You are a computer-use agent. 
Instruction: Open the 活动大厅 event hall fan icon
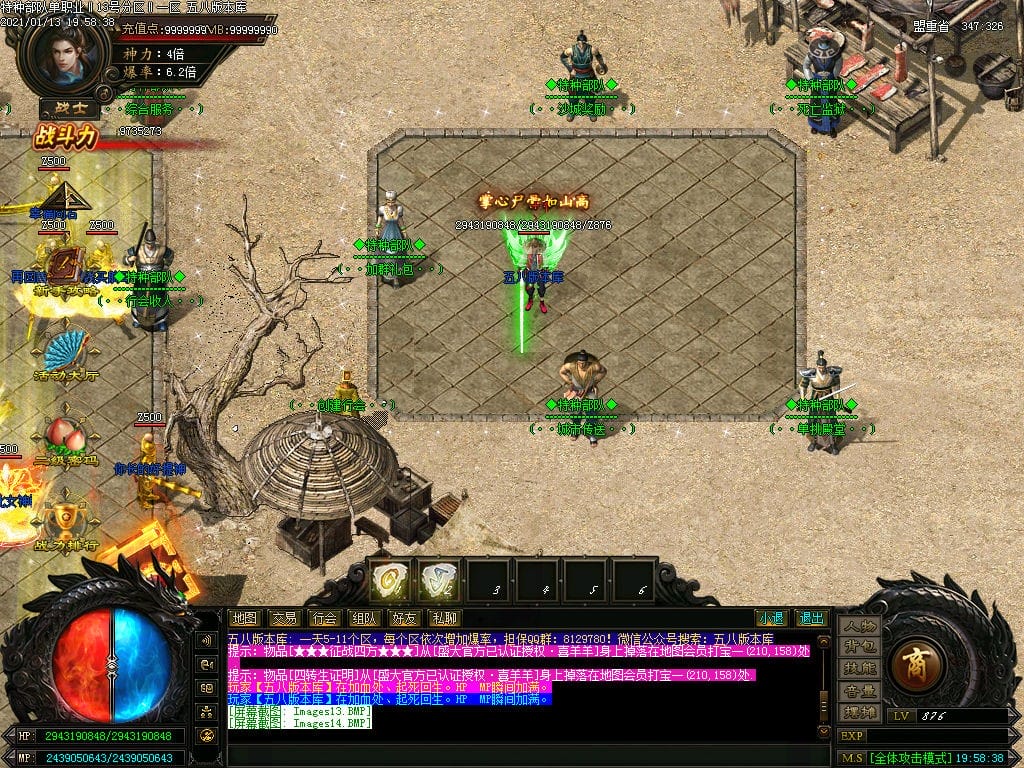coord(64,350)
